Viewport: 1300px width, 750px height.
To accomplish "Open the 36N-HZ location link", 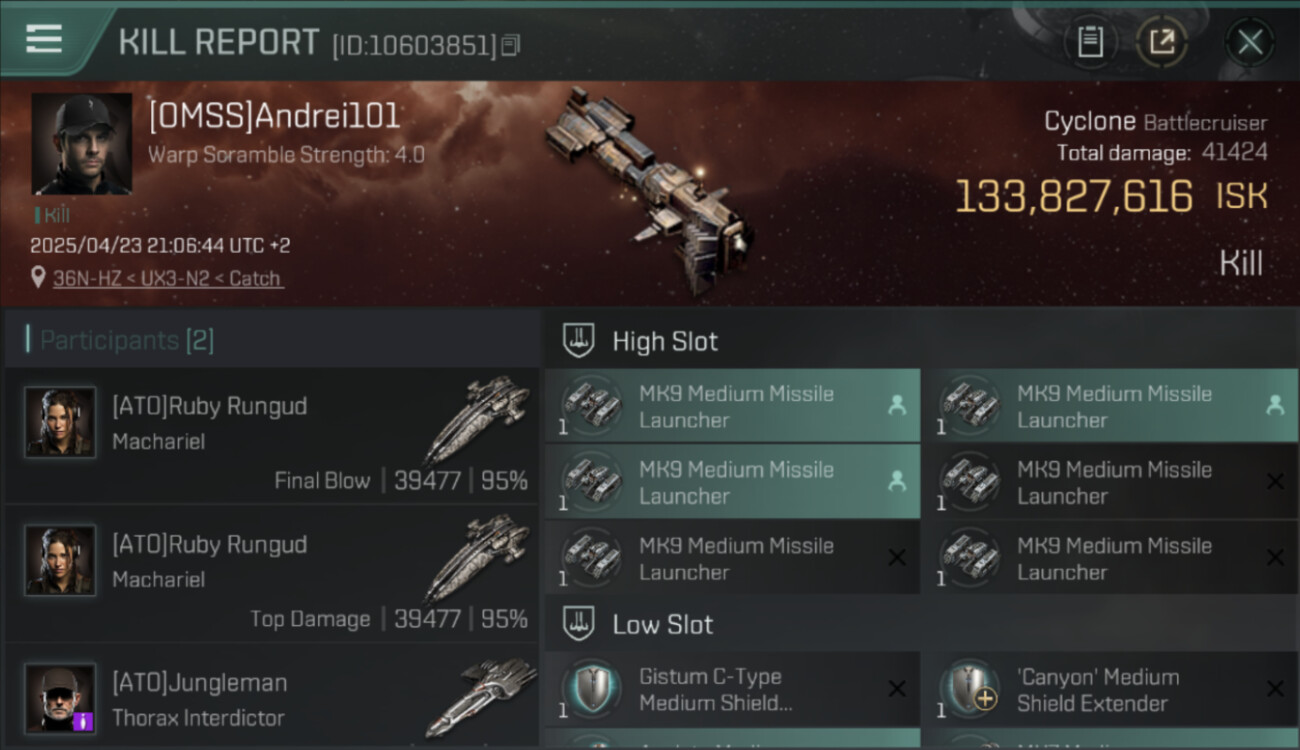I will click(x=167, y=279).
